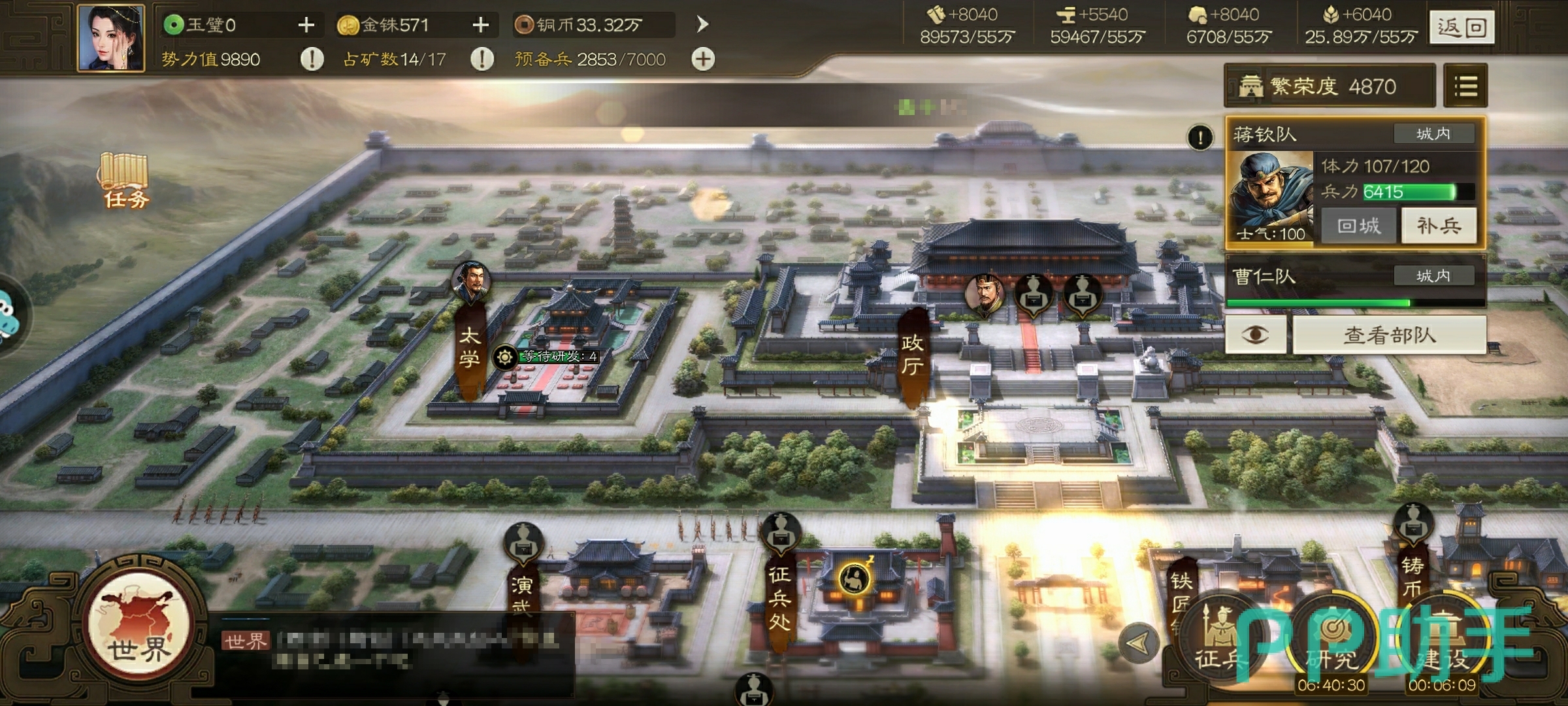1568x706 pixels.
Task: Tap the 返回 back button
Action: pos(1462,27)
